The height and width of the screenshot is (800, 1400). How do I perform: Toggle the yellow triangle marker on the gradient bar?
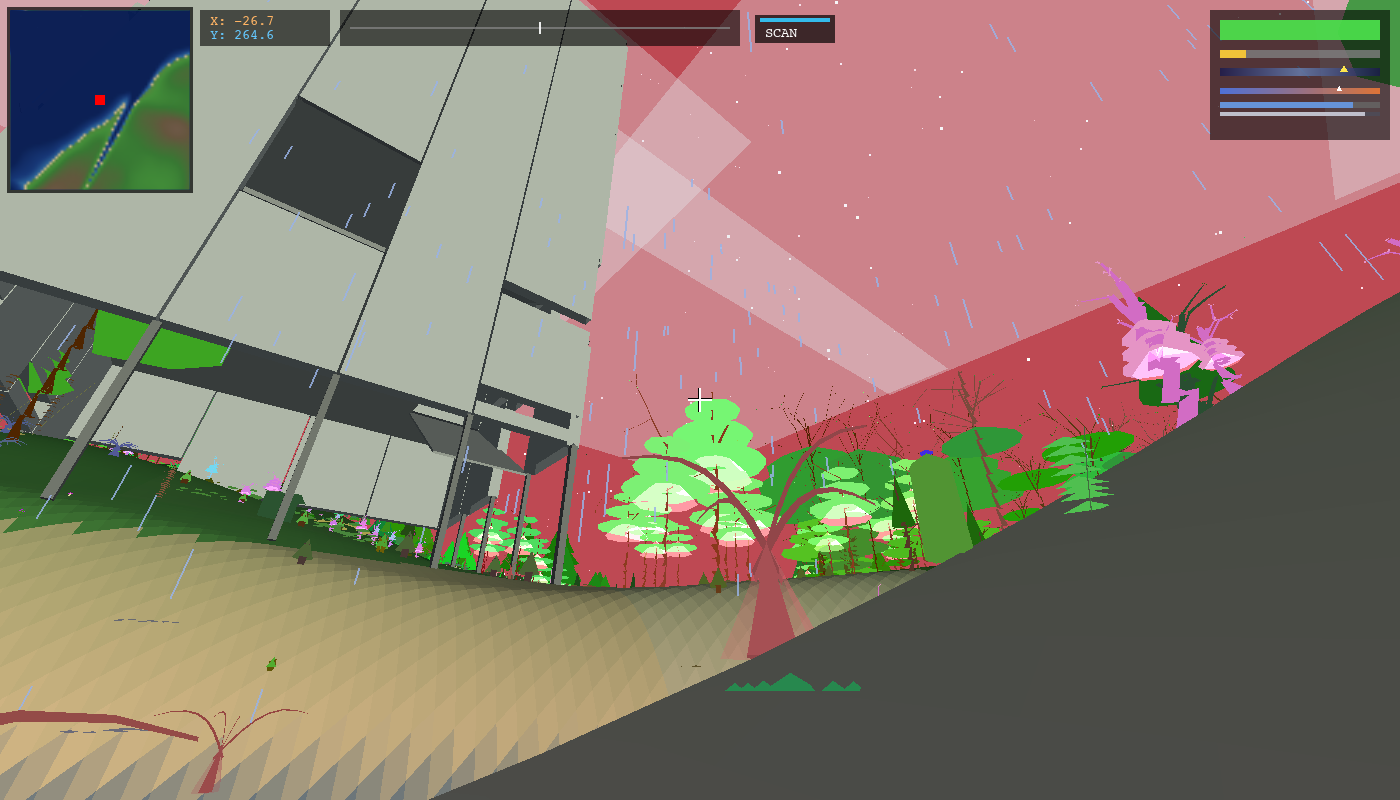(x=1345, y=69)
